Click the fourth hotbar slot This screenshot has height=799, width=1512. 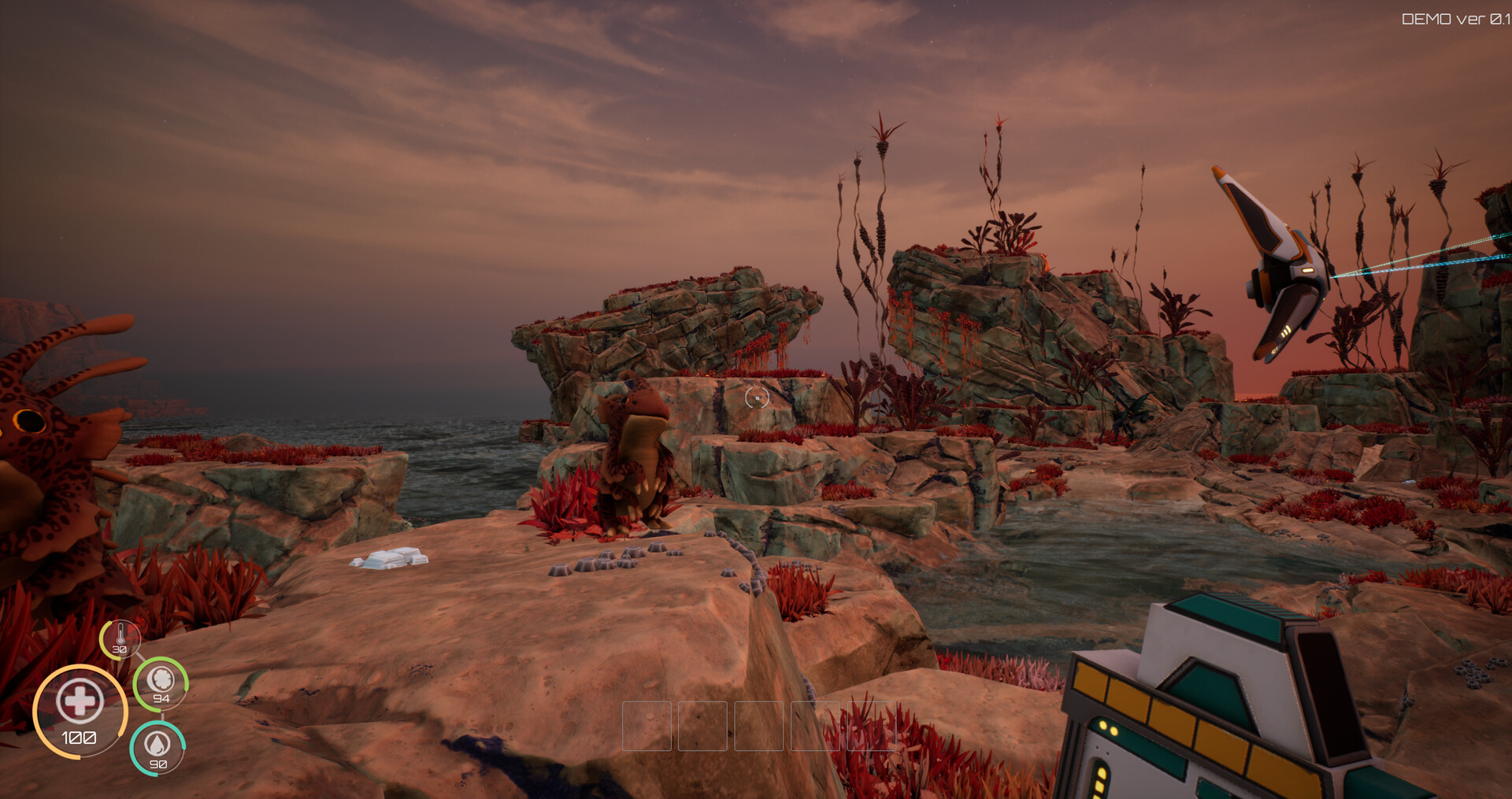815,727
